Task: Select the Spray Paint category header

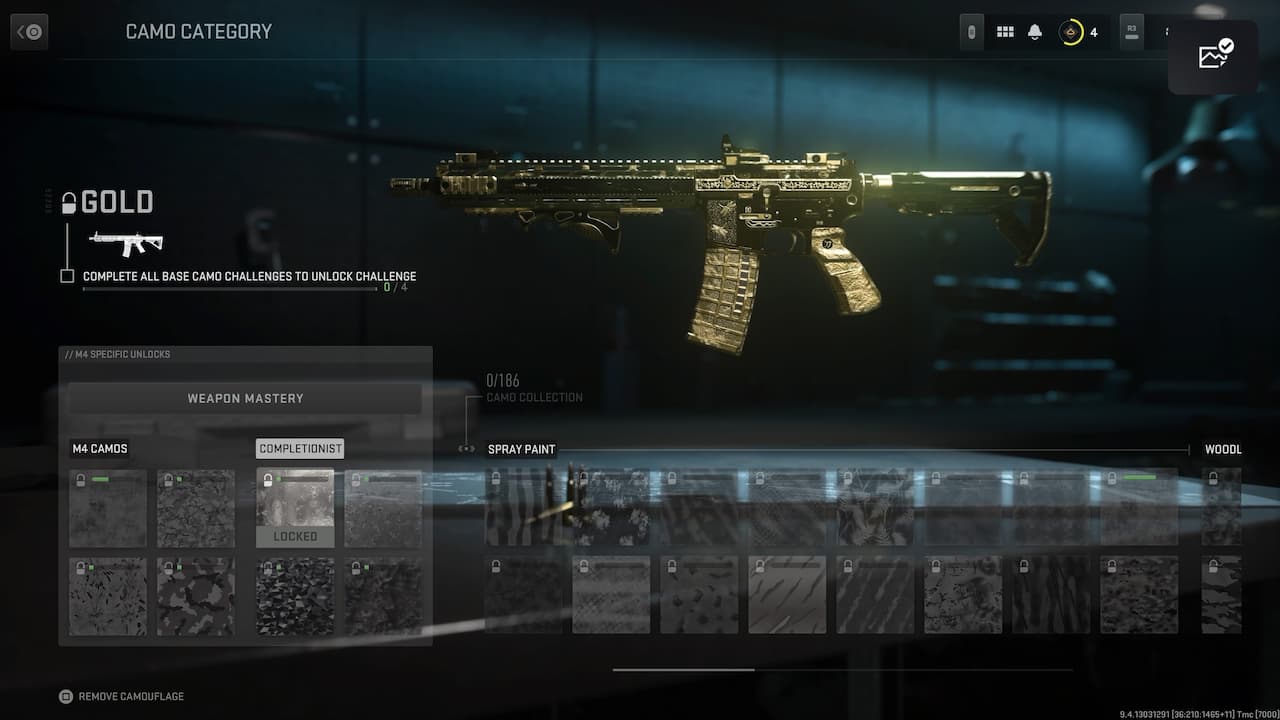Action: coord(521,449)
